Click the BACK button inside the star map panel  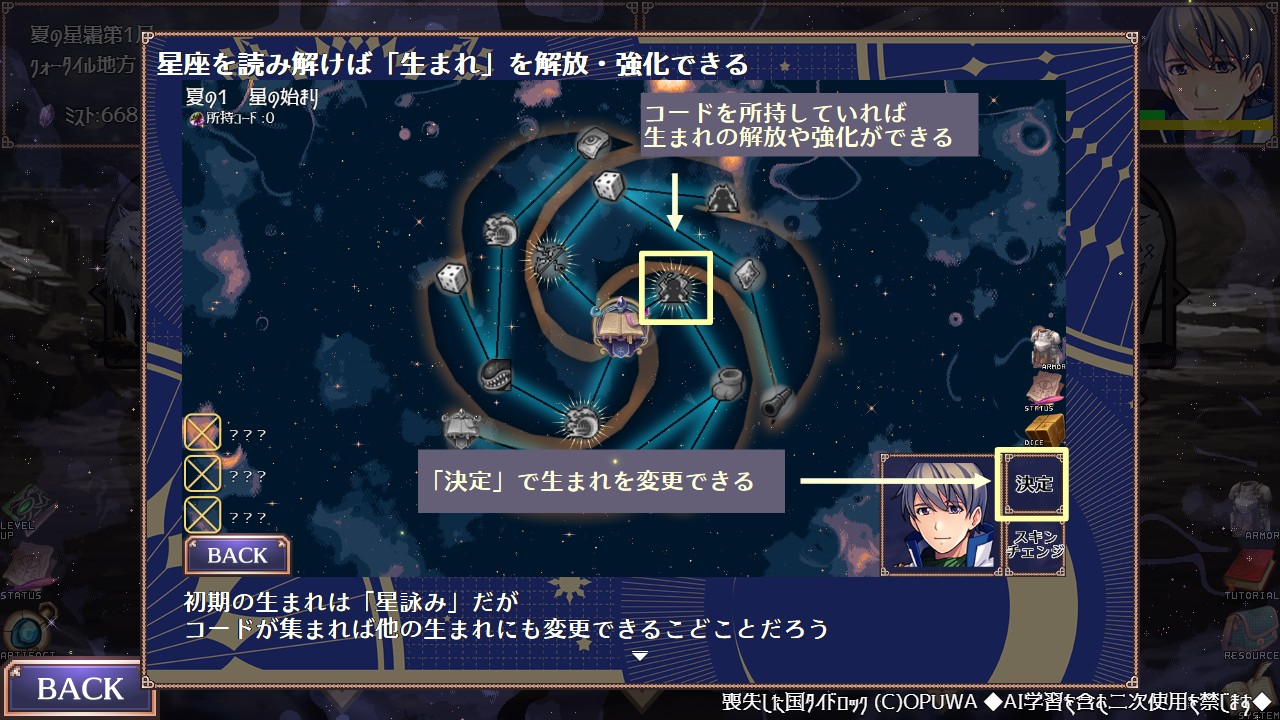point(237,555)
